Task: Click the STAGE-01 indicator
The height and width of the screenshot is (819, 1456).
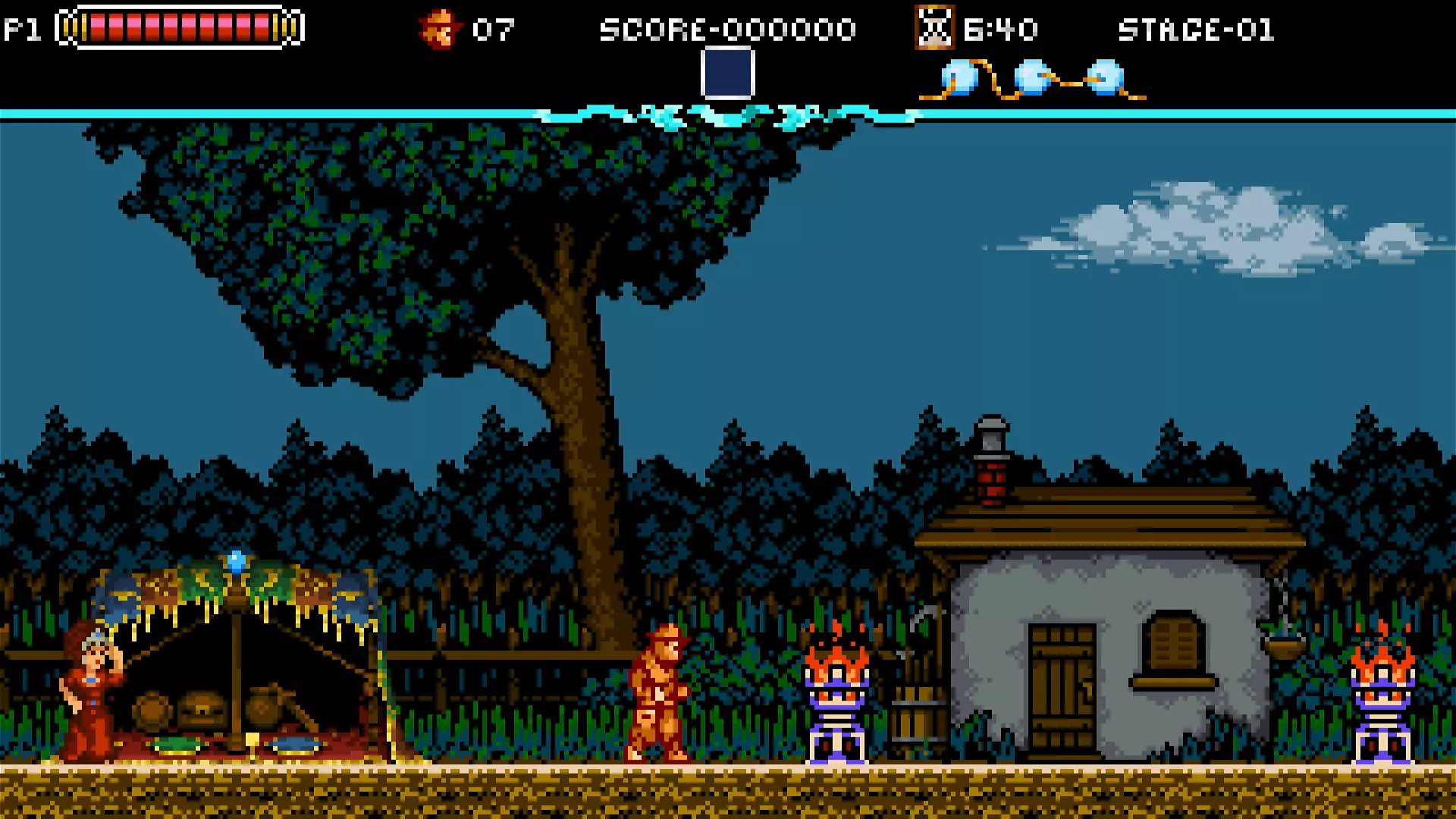Action: coord(1198,30)
